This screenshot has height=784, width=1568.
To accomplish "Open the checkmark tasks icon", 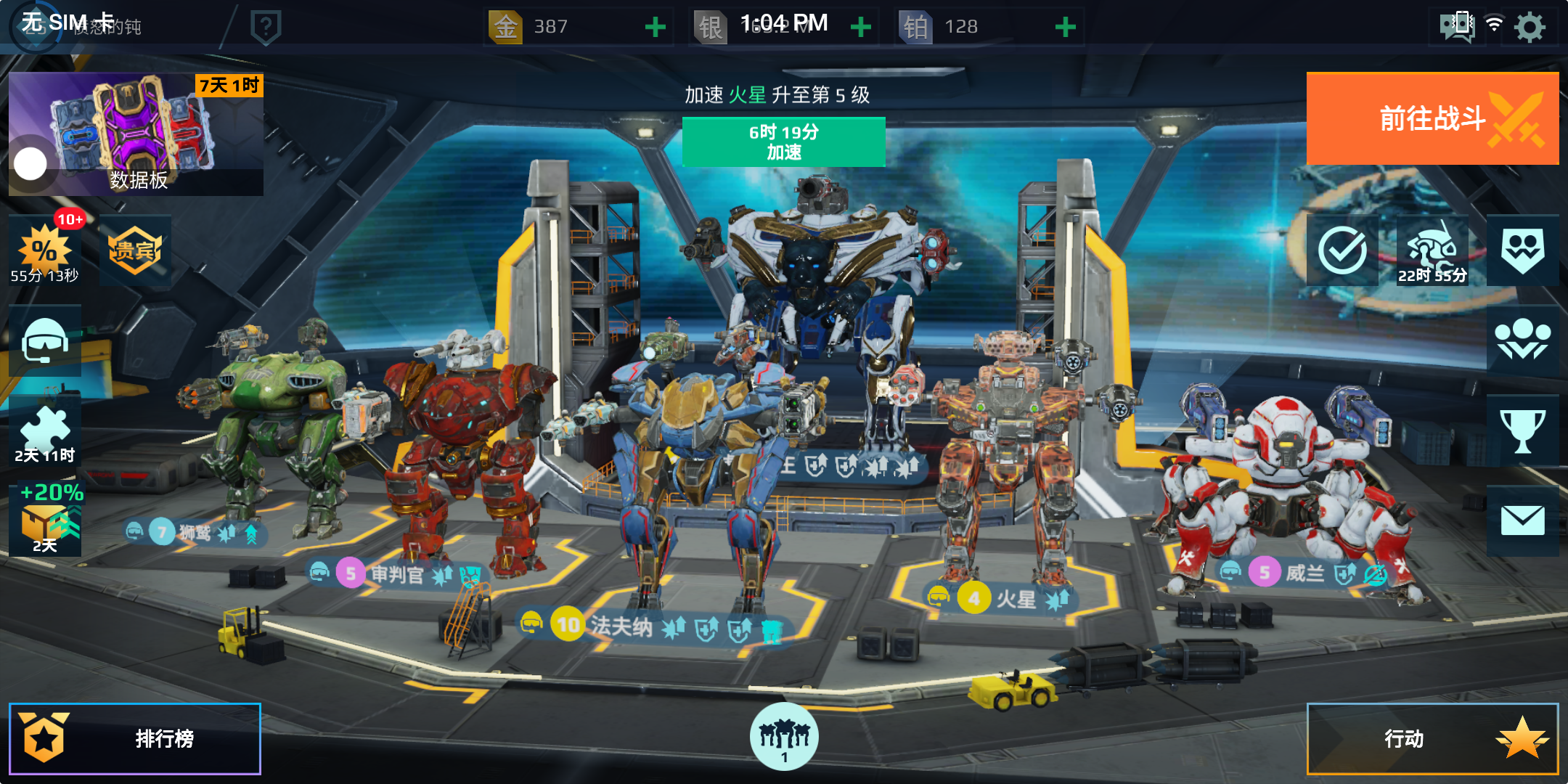I will point(1342,250).
